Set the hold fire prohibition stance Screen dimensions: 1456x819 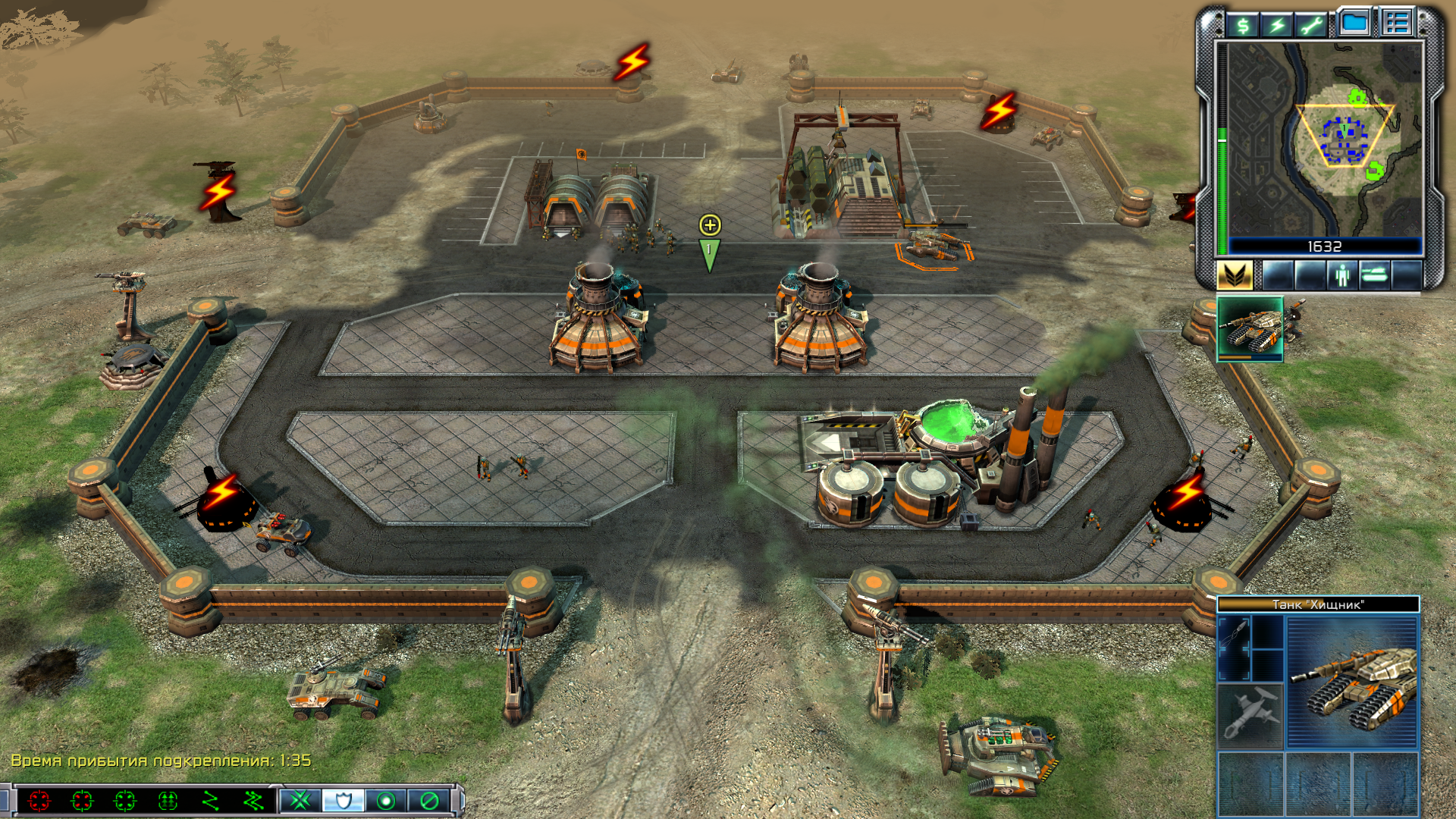pos(429,800)
